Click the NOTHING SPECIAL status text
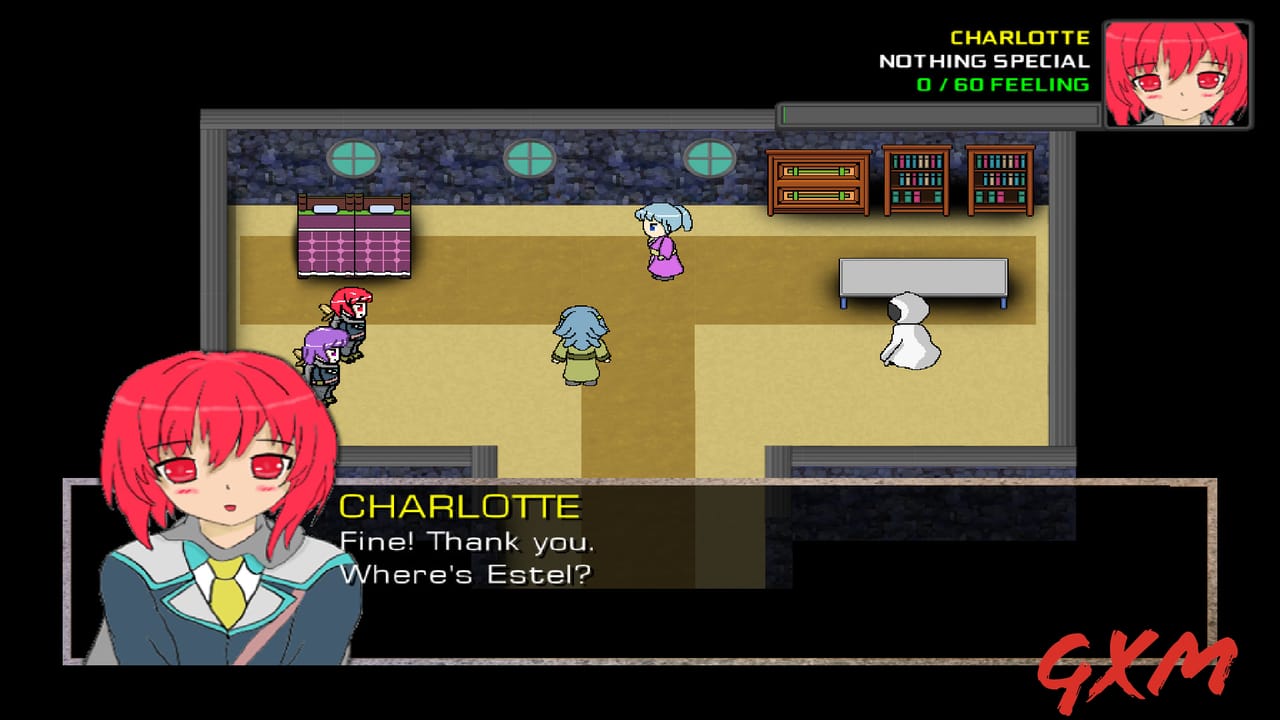 pyautogui.click(x=983, y=60)
